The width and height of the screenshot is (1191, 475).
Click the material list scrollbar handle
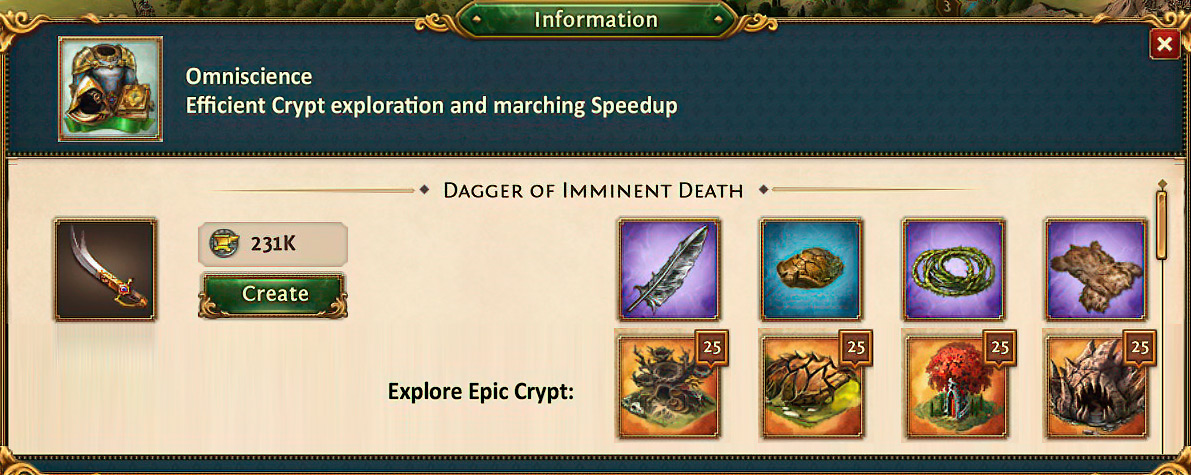click(1162, 223)
